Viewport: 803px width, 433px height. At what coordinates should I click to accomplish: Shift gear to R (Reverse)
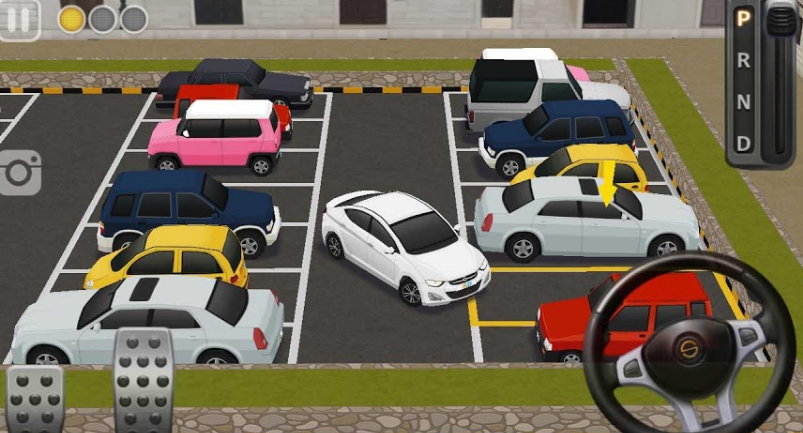coord(743,59)
